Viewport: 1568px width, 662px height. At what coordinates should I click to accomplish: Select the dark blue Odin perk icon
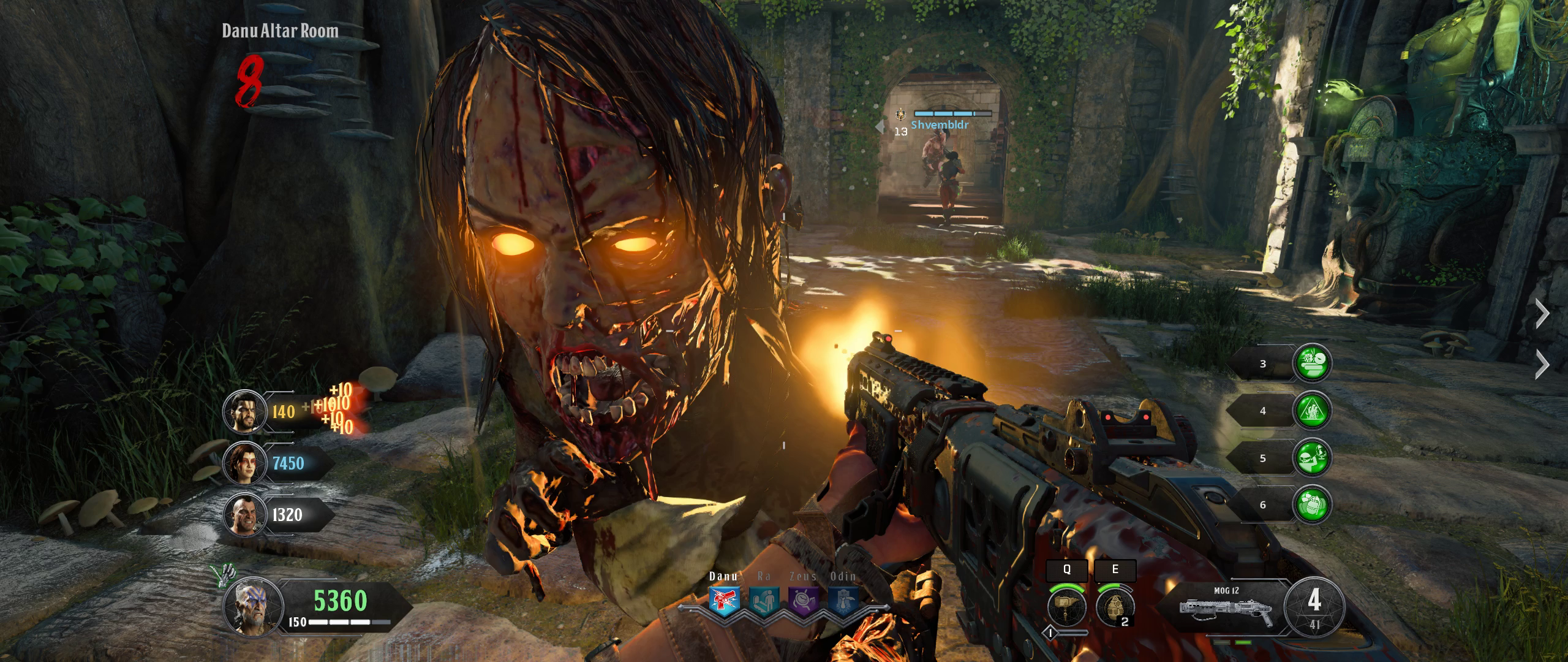click(842, 600)
